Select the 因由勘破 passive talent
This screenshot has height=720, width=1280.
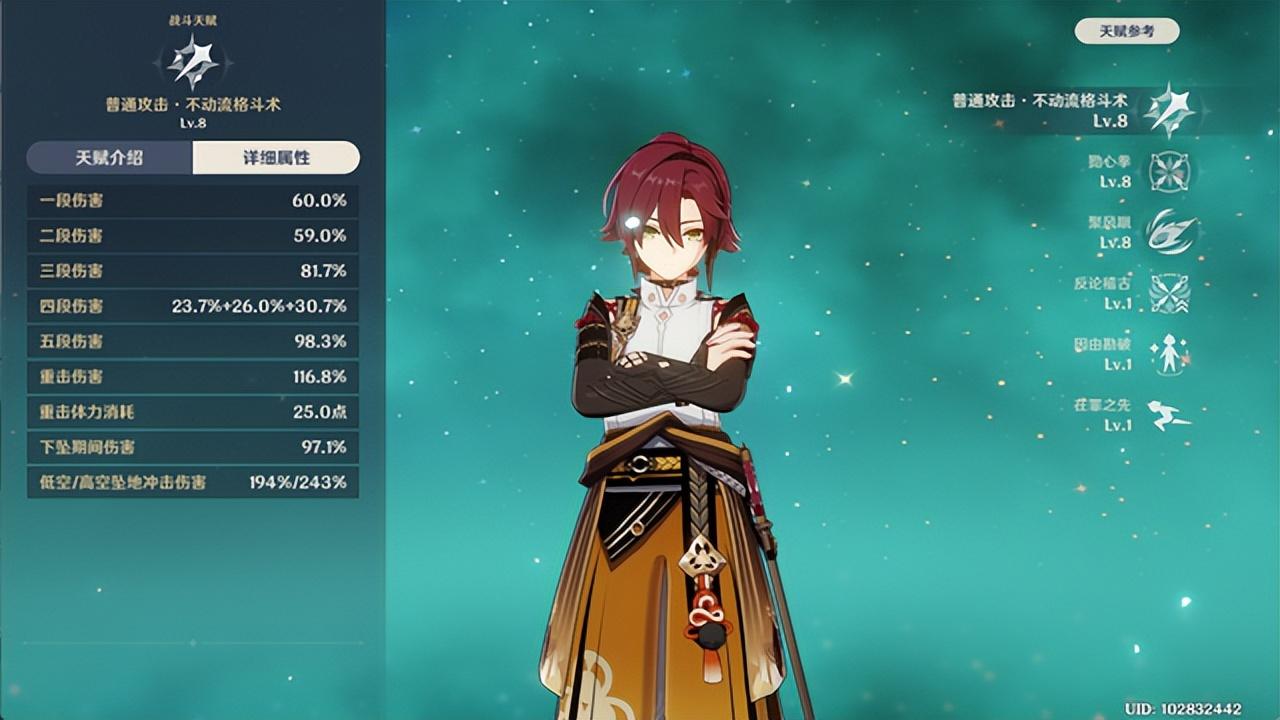point(1168,354)
